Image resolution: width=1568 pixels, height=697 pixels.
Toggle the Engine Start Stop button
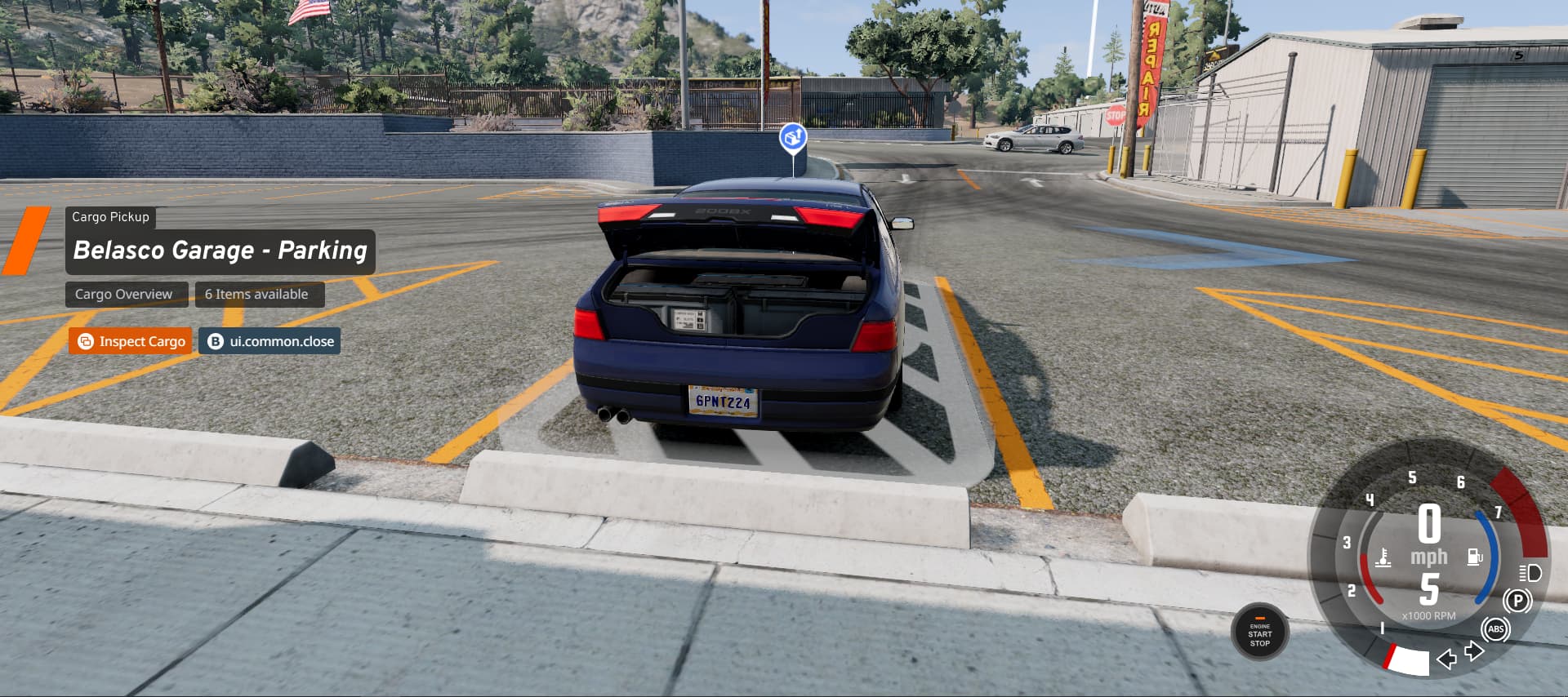point(1259,633)
